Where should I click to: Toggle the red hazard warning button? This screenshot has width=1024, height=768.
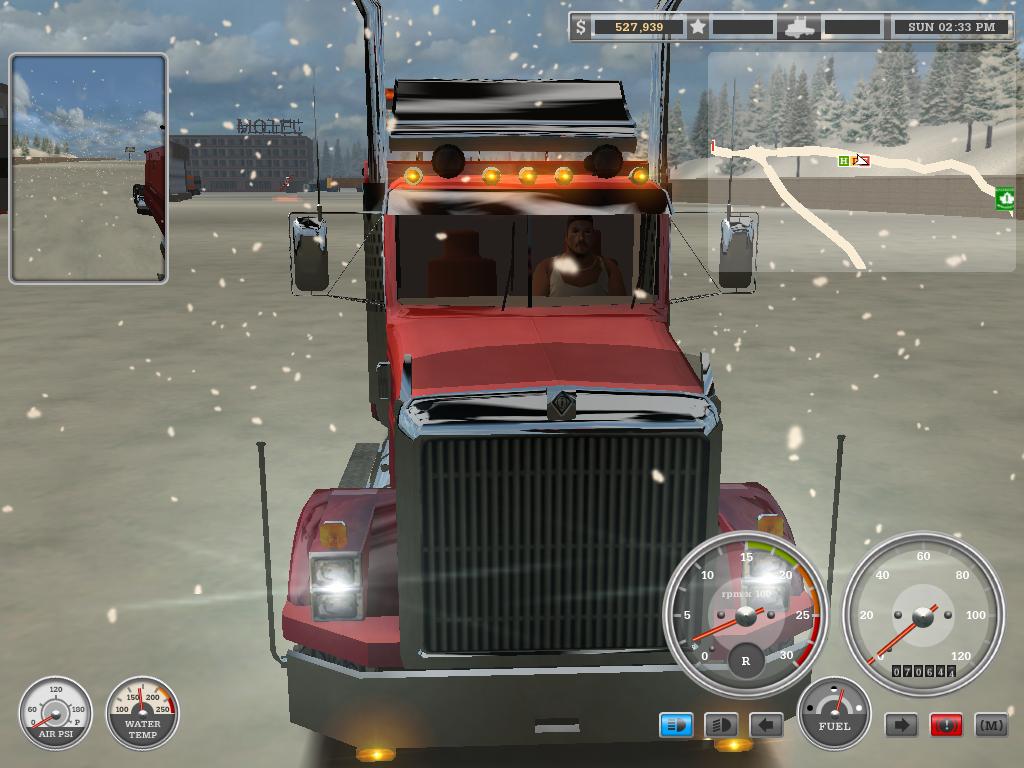pyautogui.click(x=946, y=725)
